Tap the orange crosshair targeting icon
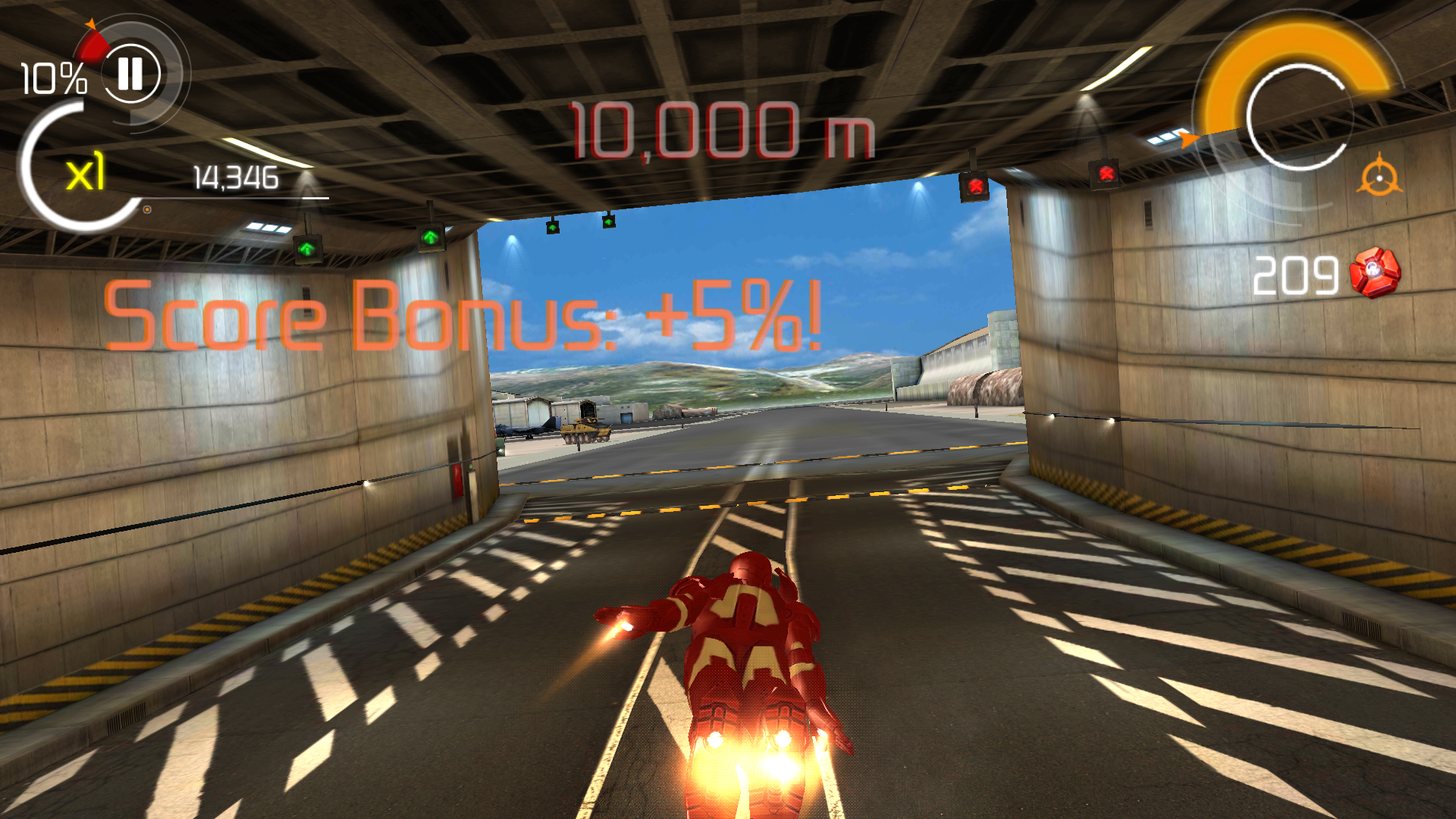1456x819 pixels. coord(1379,178)
